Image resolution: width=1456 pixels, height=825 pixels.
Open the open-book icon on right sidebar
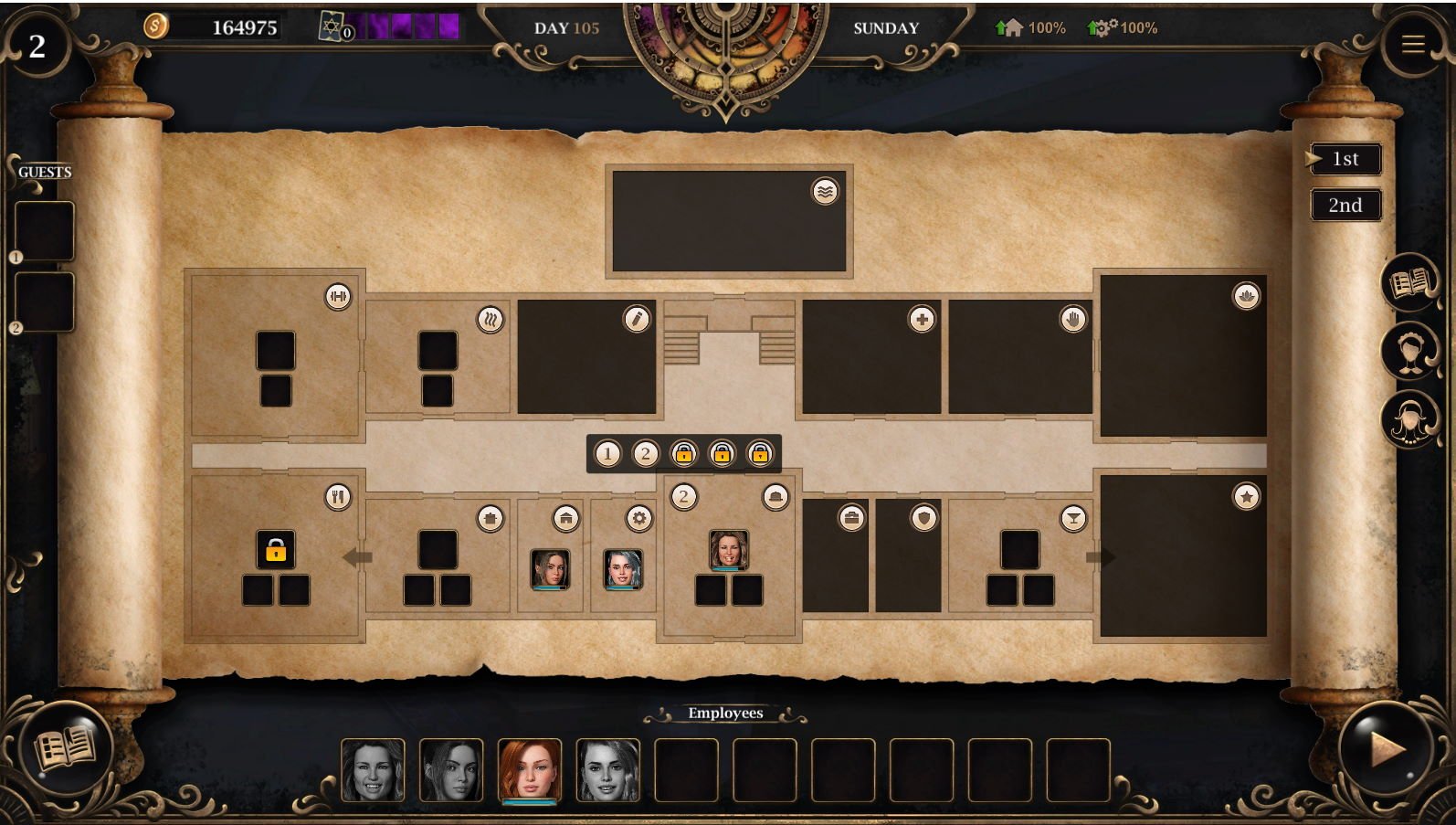1409,283
